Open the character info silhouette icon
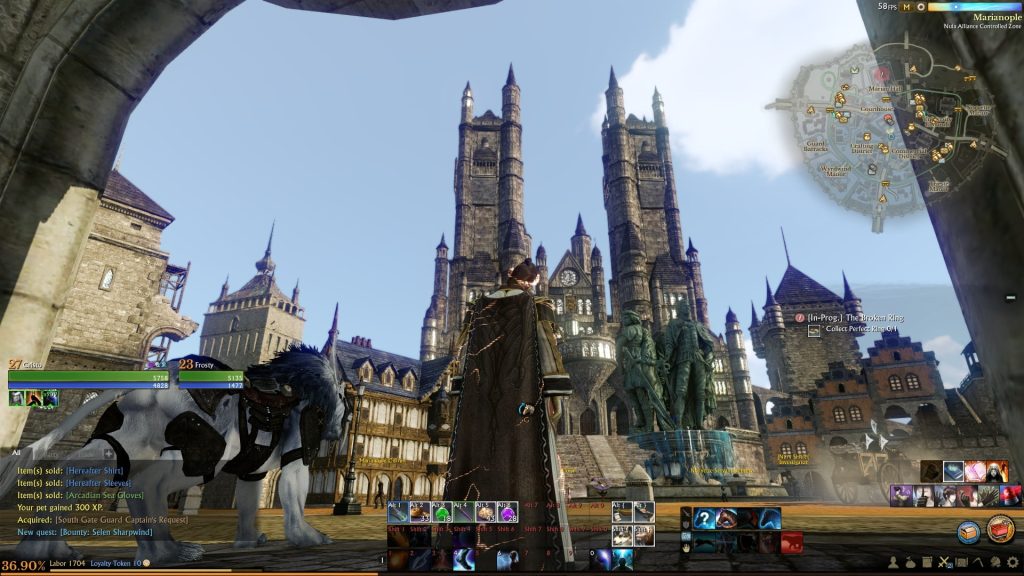This screenshot has height=576, width=1024. click(894, 563)
